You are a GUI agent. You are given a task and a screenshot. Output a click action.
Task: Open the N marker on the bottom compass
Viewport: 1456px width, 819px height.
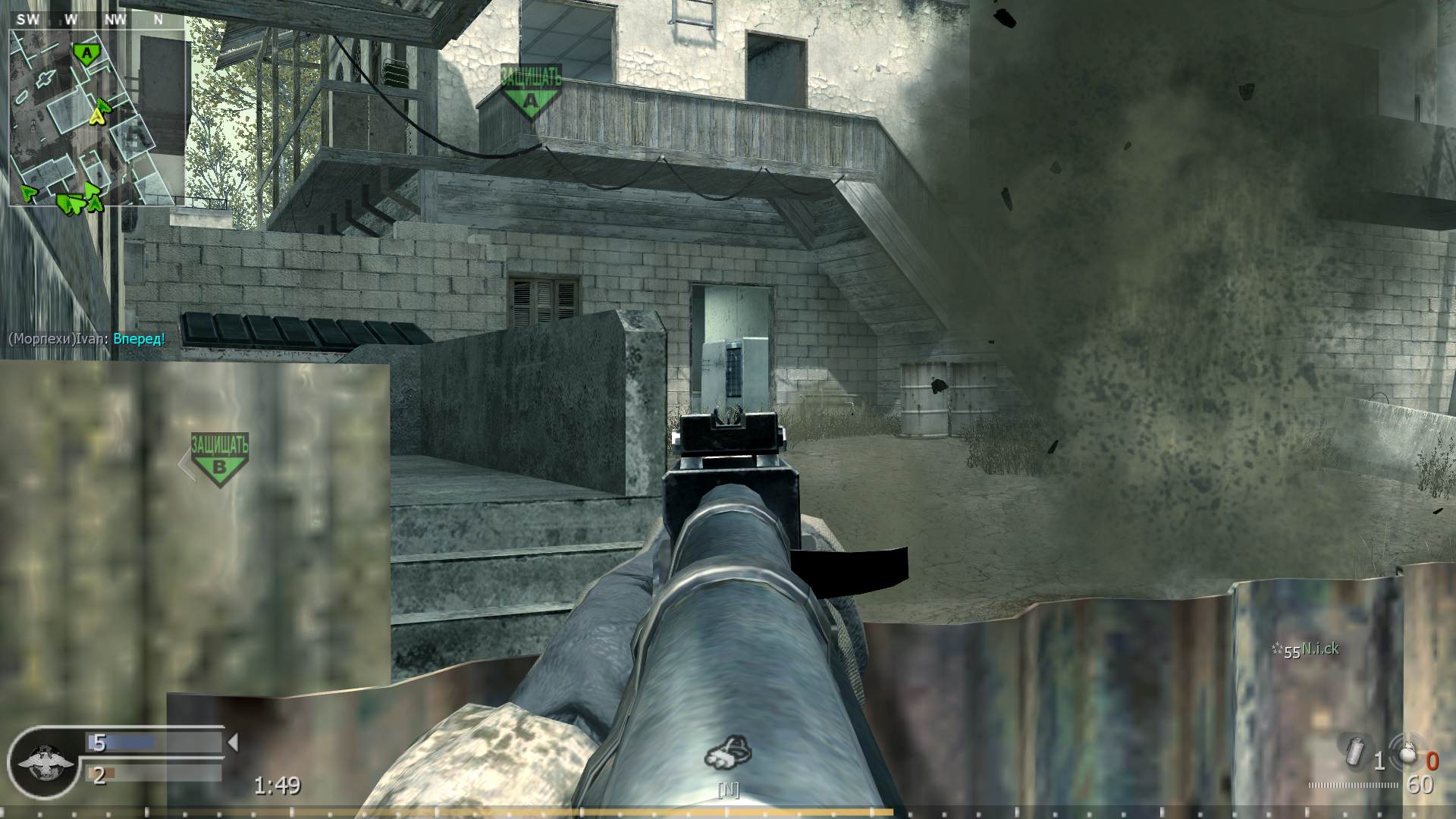(x=728, y=791)
